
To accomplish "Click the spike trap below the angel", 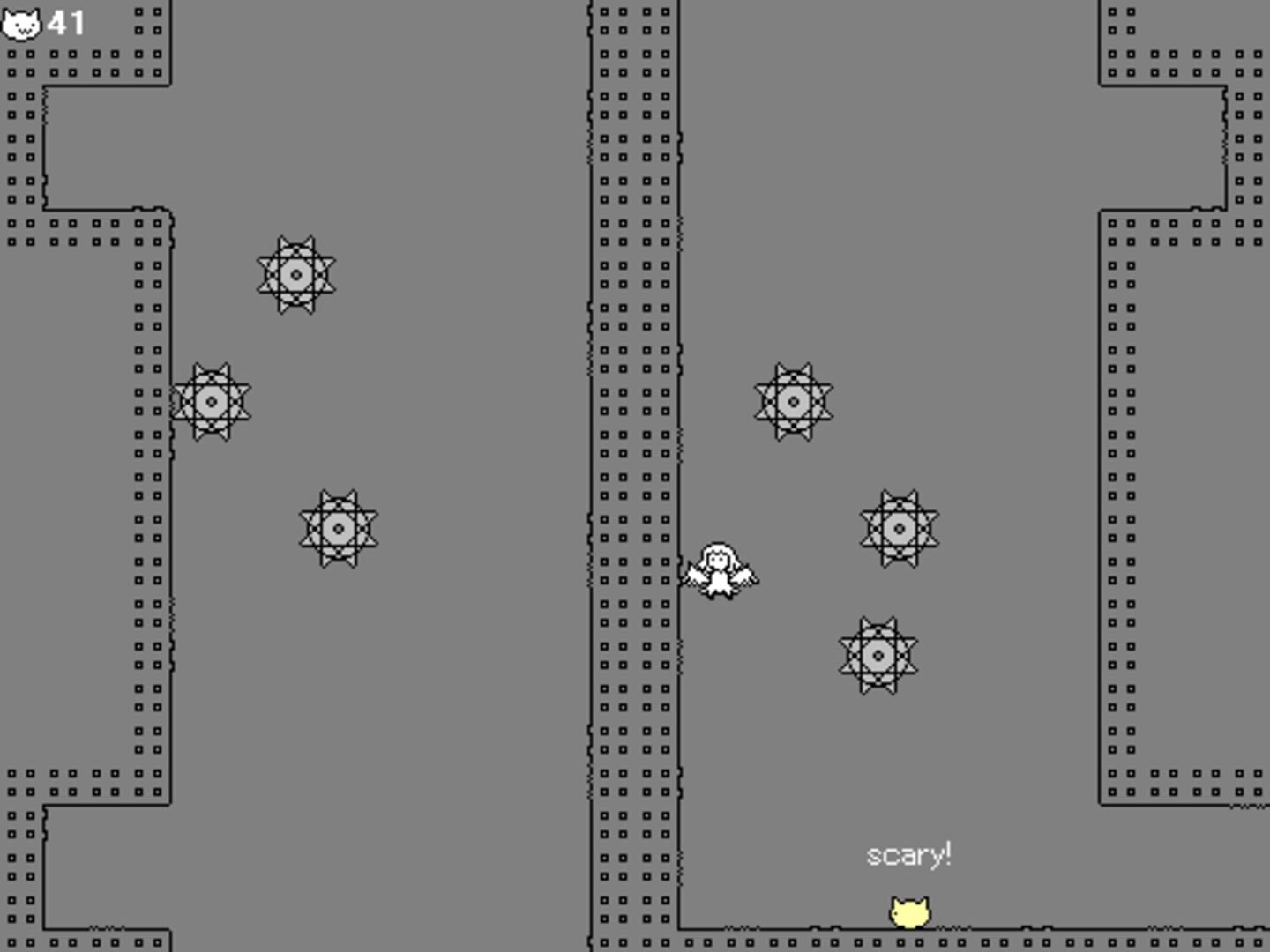I will (x=879, y=657).
